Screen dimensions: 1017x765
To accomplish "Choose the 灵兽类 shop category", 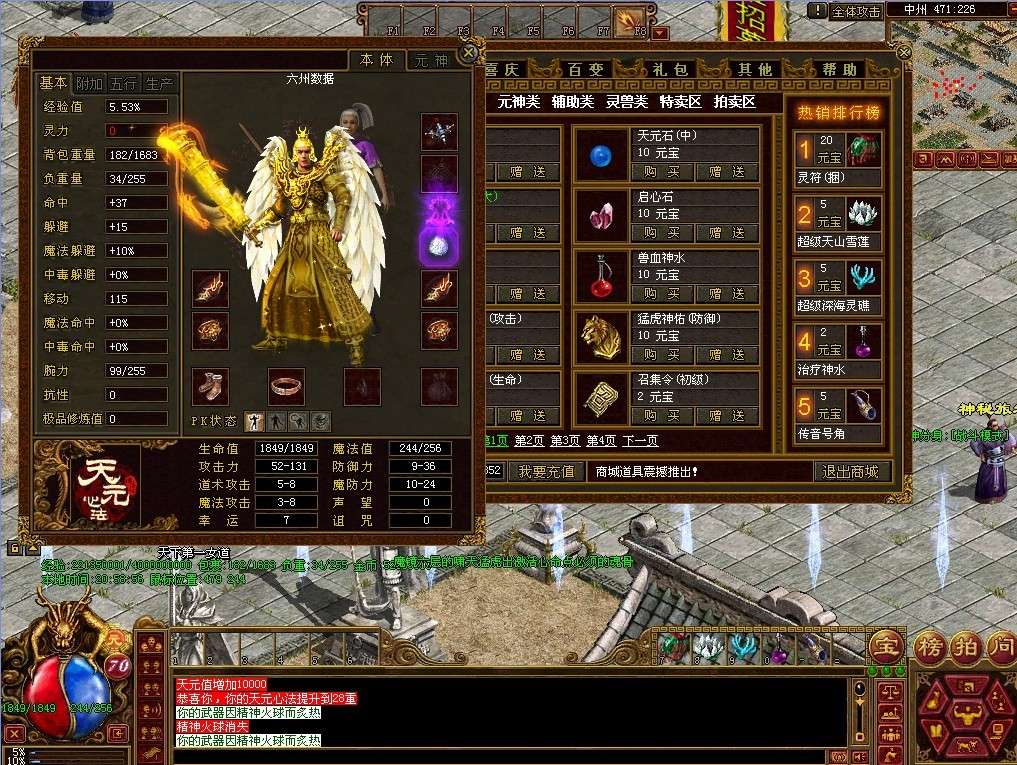I will [x=627, y=101].
